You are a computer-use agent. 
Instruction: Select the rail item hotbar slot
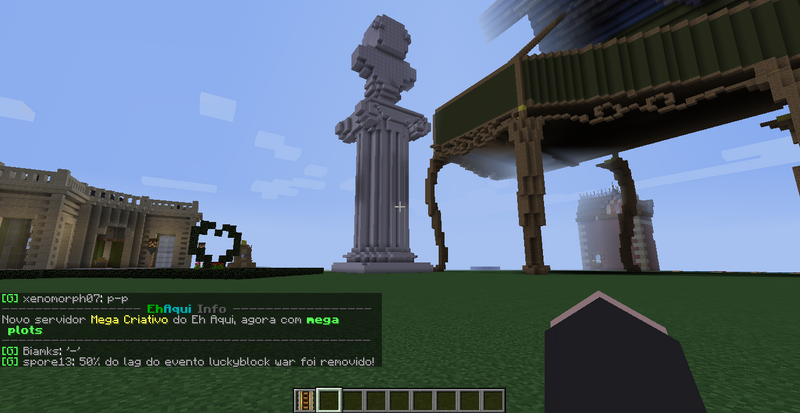305,401
